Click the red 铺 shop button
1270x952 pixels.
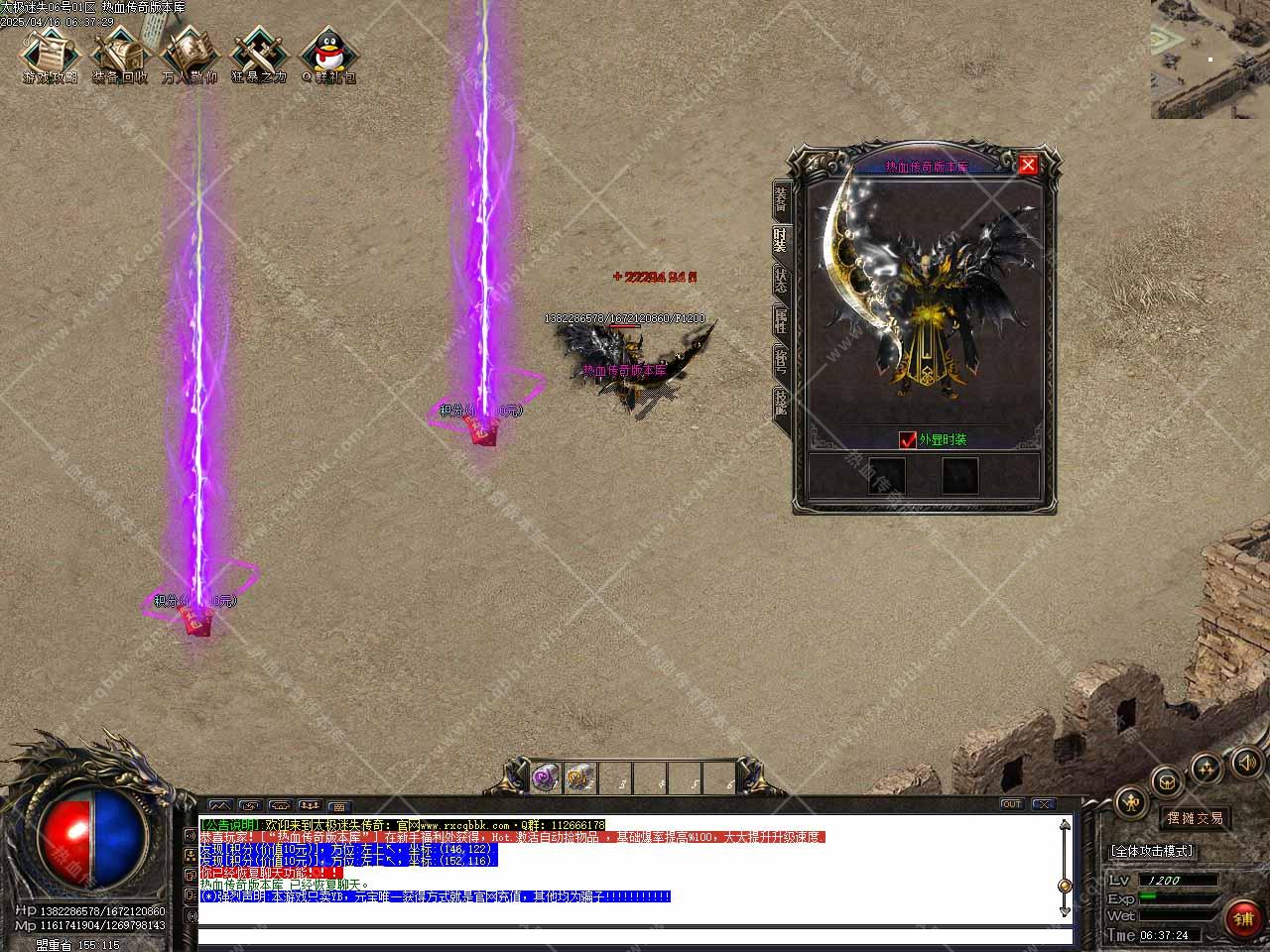[x=1244, y=918]
